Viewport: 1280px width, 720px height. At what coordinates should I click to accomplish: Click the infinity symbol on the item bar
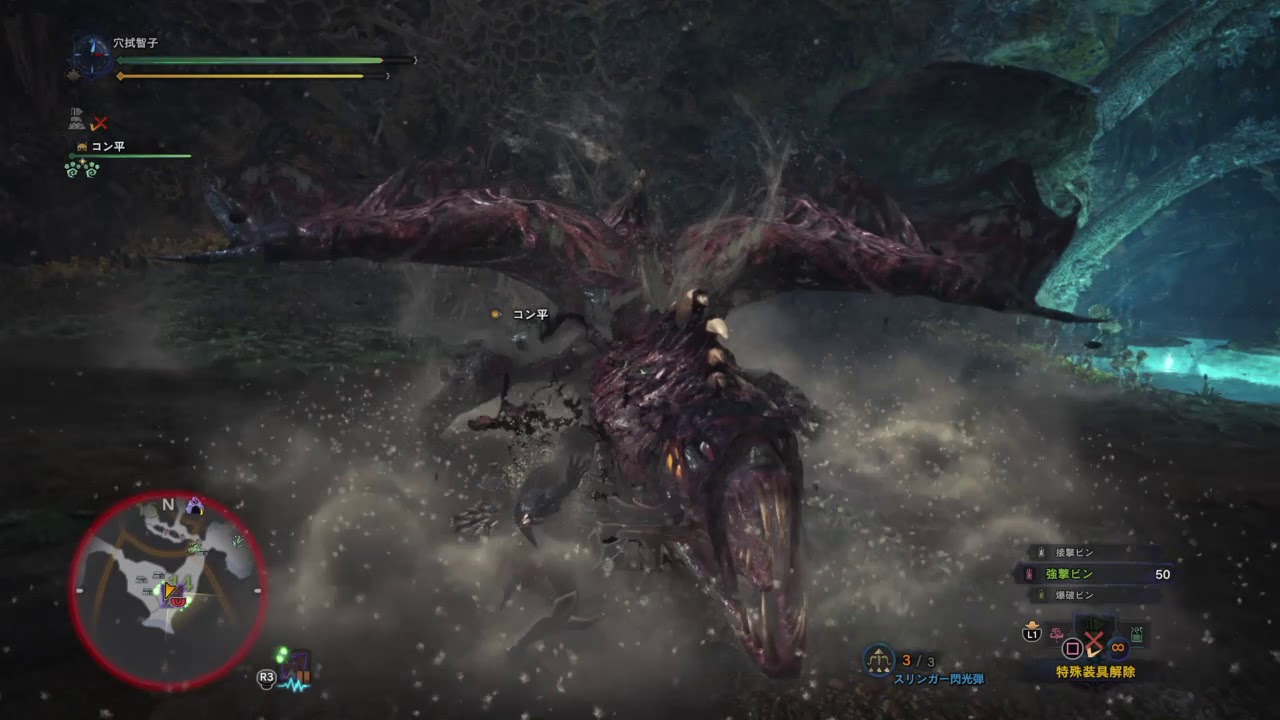point(1118,648)
